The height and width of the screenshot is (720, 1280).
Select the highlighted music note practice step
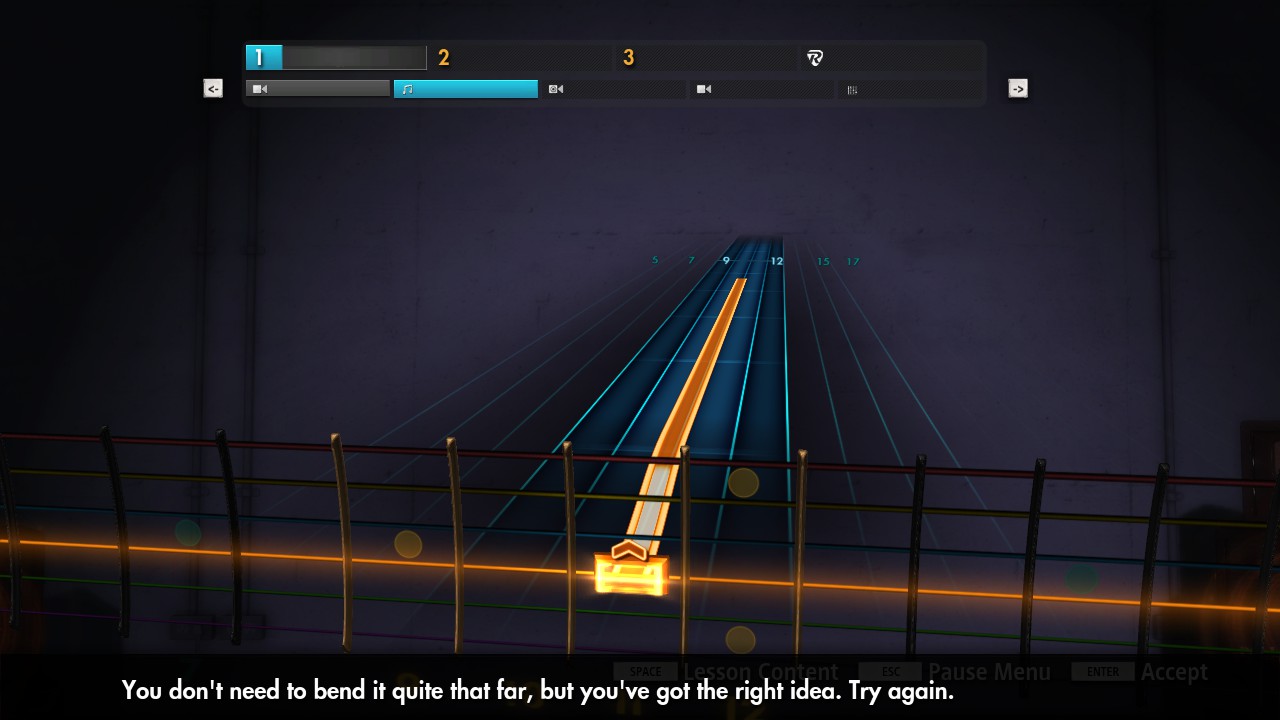pyautogui.click(x=465, y=89)
